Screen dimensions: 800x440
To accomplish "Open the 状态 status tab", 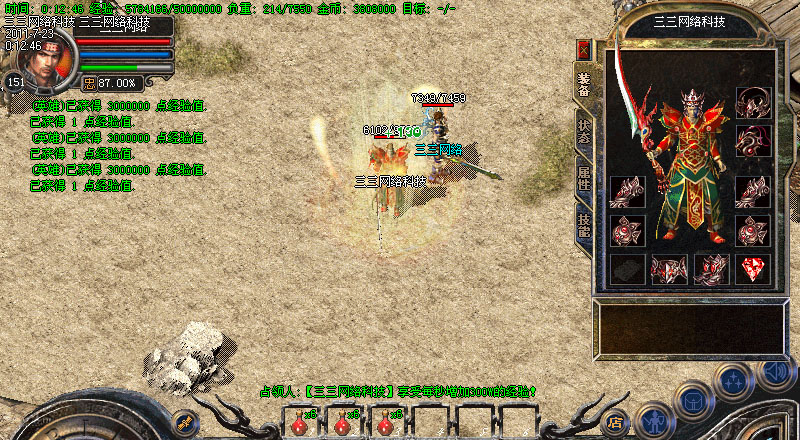I will (x=584, y=133).
